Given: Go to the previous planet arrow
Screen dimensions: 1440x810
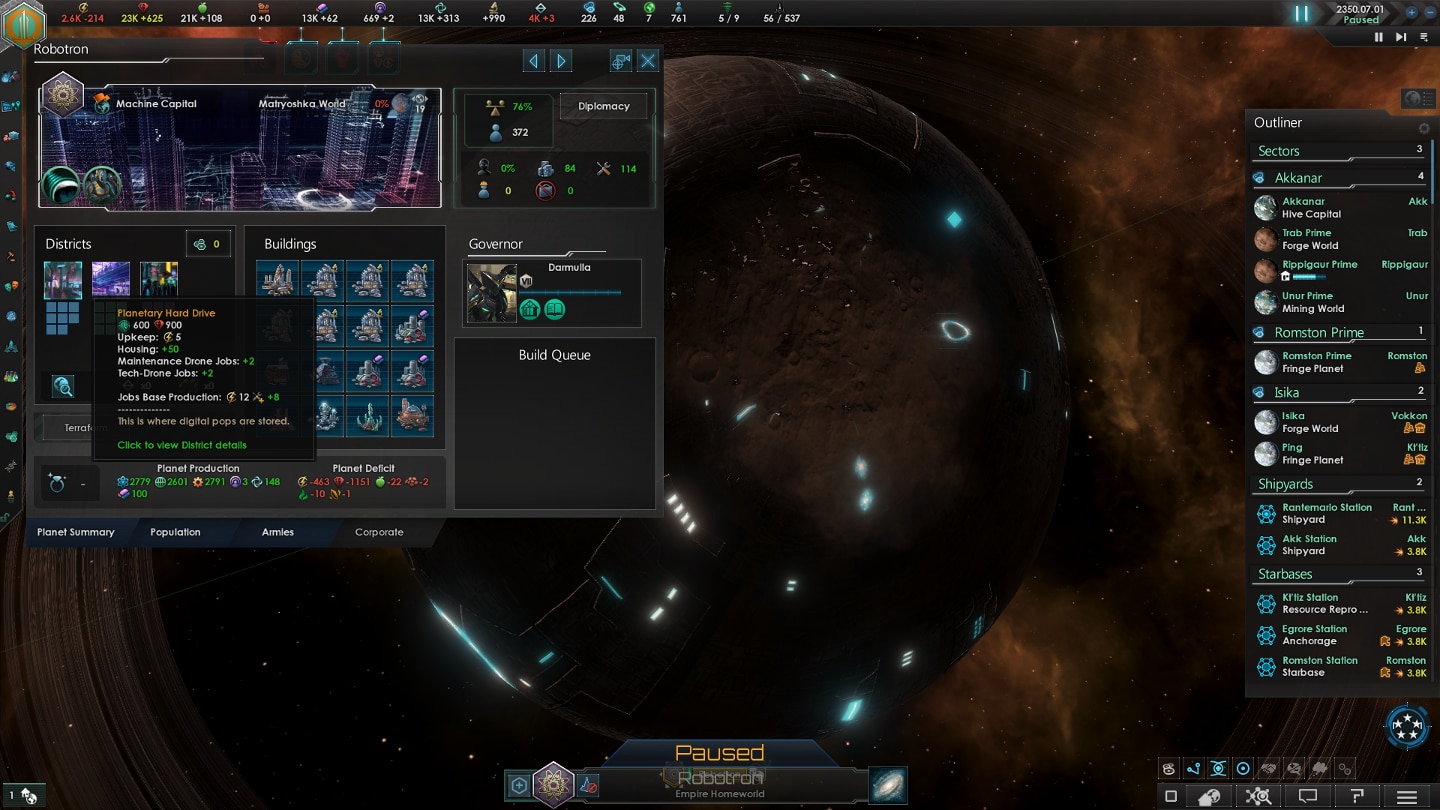Looking at the screenshot, I should (534, 61).
